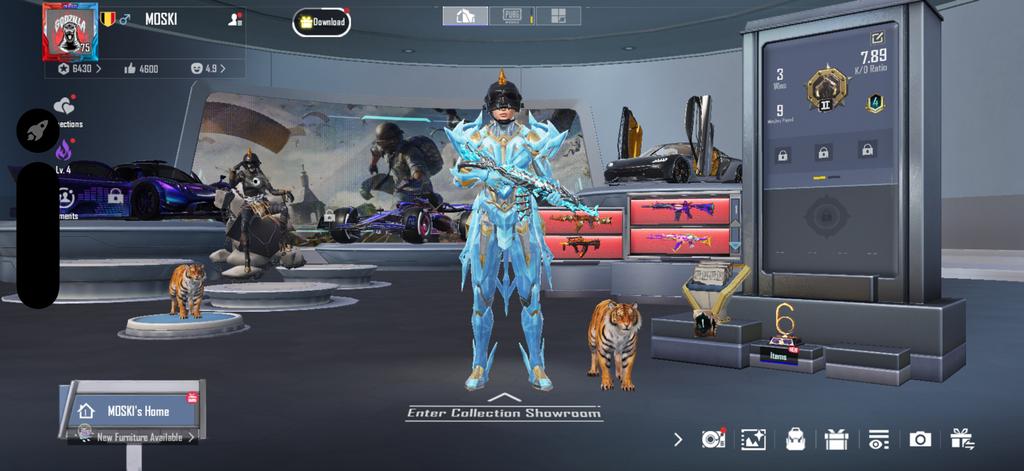1024x471 pixels.
Task: Take a photo with the camera icon
Action: pyautogui.click(x=920, y=438)
